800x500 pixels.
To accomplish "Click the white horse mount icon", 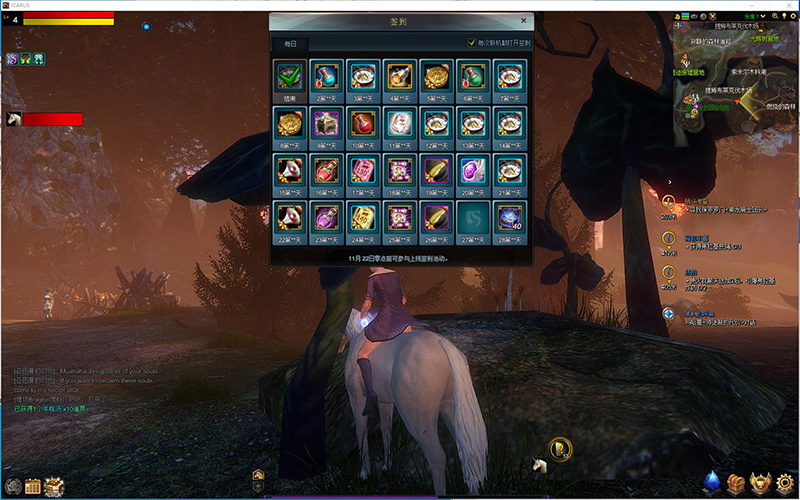I will coord(540,465).
